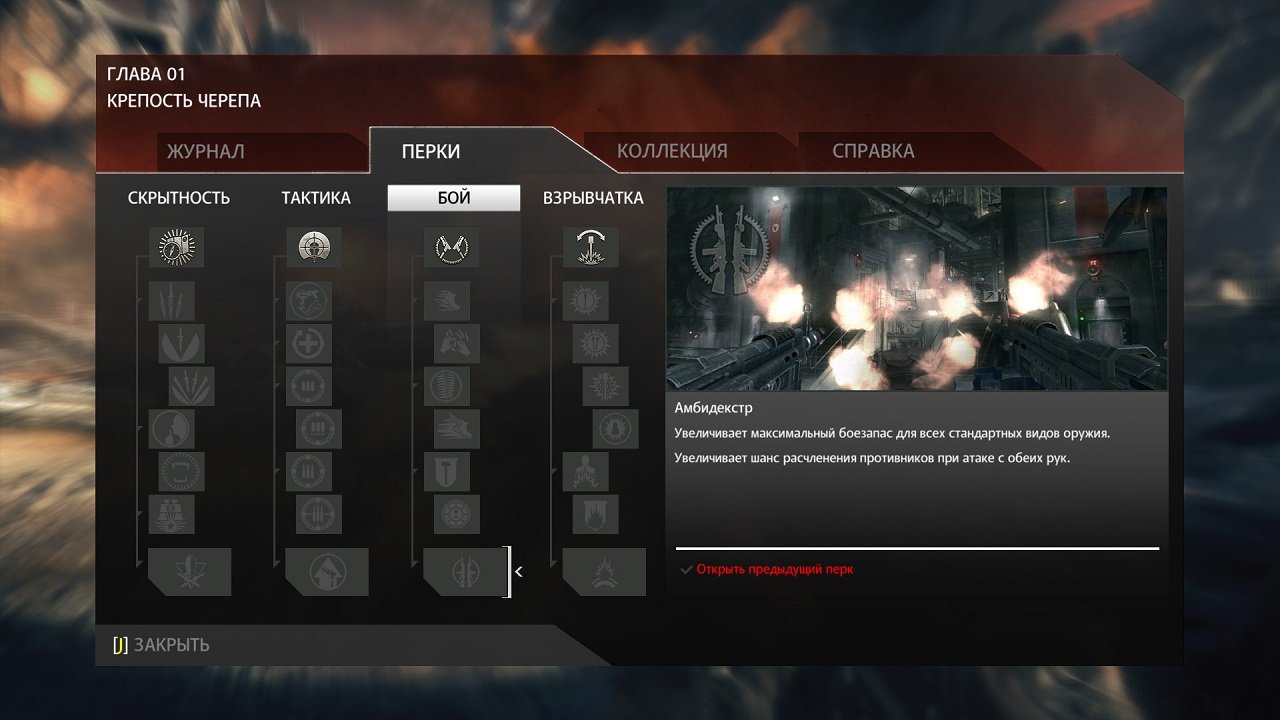Viewport: 1280px width, 720px height.
Task: Select the ВЗРЫВЧАТКА perk category header
Action: click(592, 198)
